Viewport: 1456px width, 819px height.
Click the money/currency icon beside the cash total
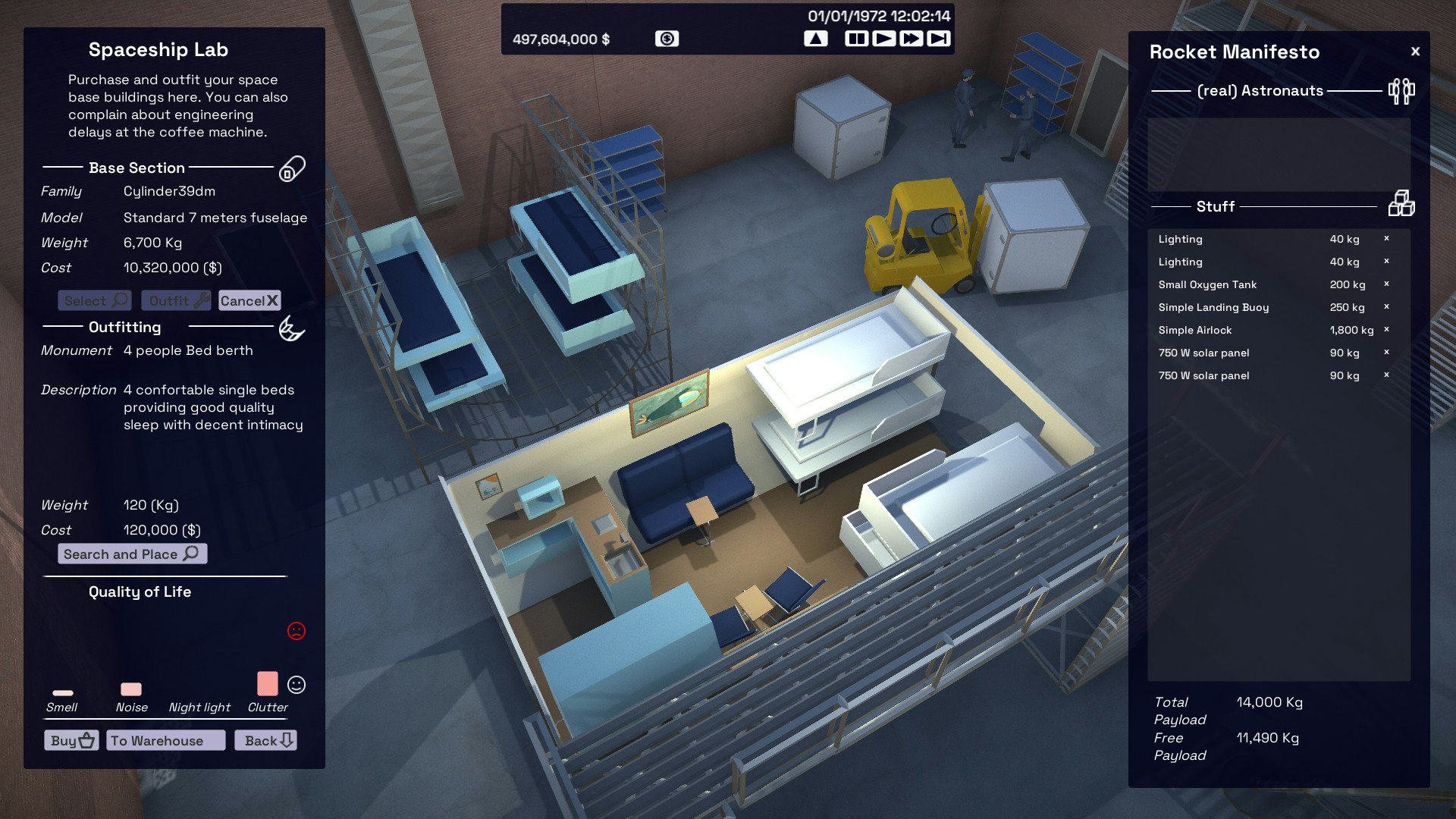[x=667, y=39]
